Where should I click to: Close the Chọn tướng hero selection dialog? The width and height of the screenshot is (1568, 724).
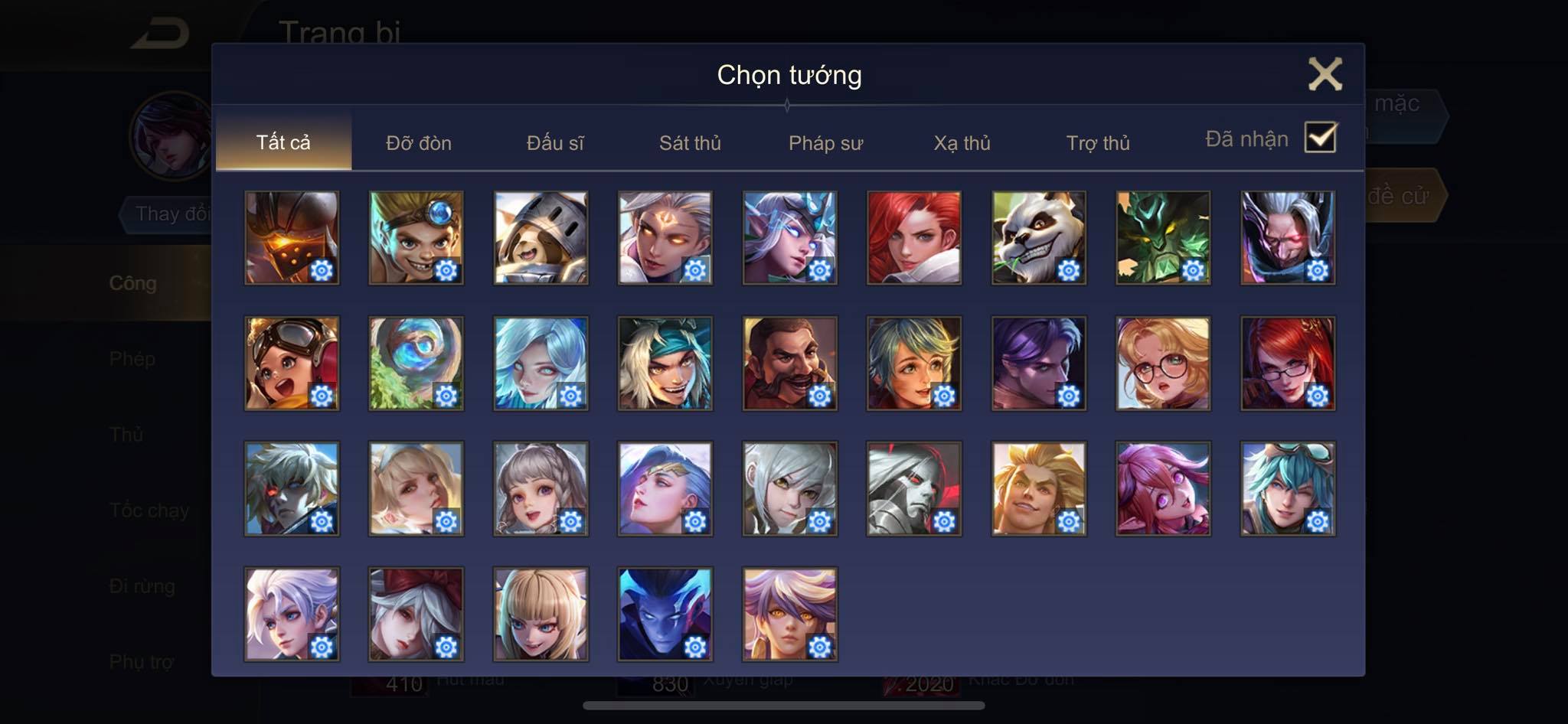pyautogui.click(x=1325, y=75)
